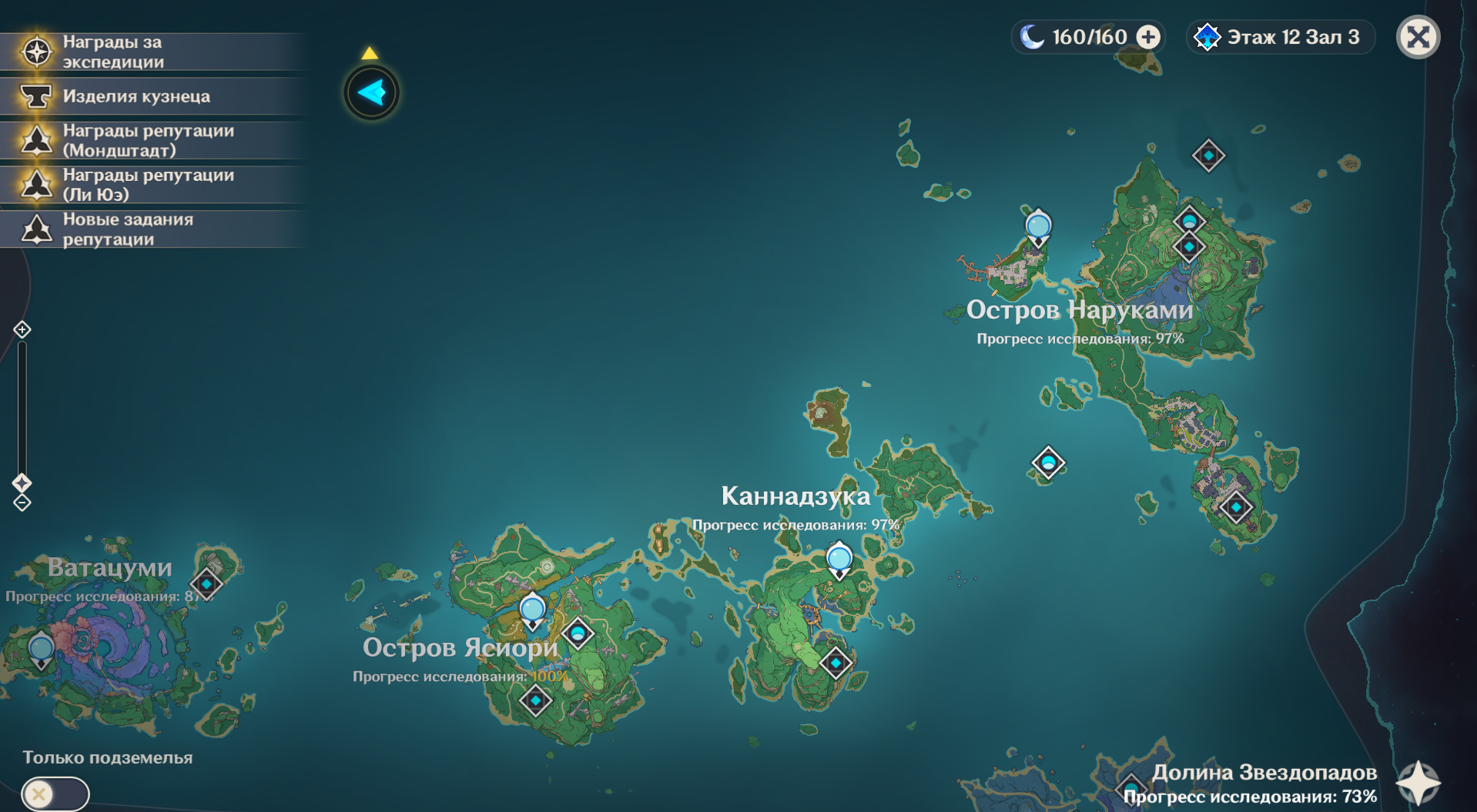
Task: Select the Statue of Seven near Остров Наруками
Action: click(1038, 227)
